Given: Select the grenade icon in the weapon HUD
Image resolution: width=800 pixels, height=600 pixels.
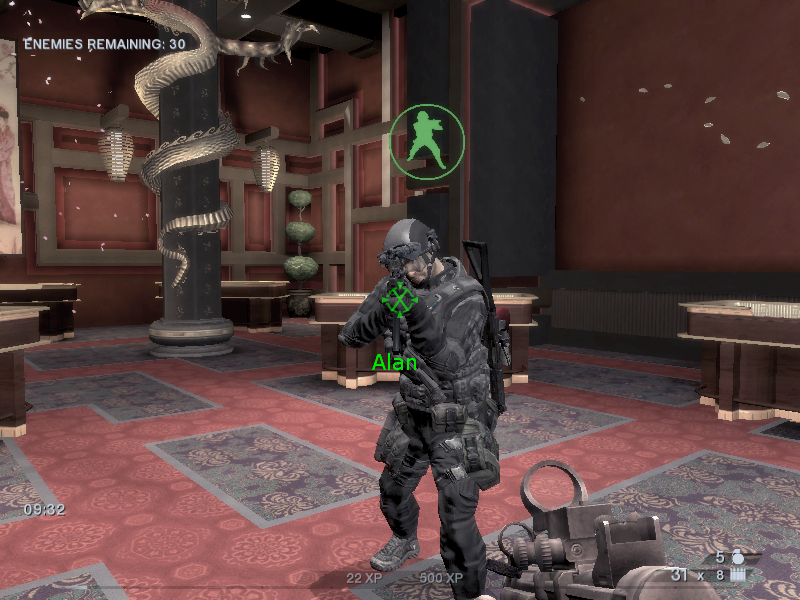Looking at the screenshot, I should 739,556.
